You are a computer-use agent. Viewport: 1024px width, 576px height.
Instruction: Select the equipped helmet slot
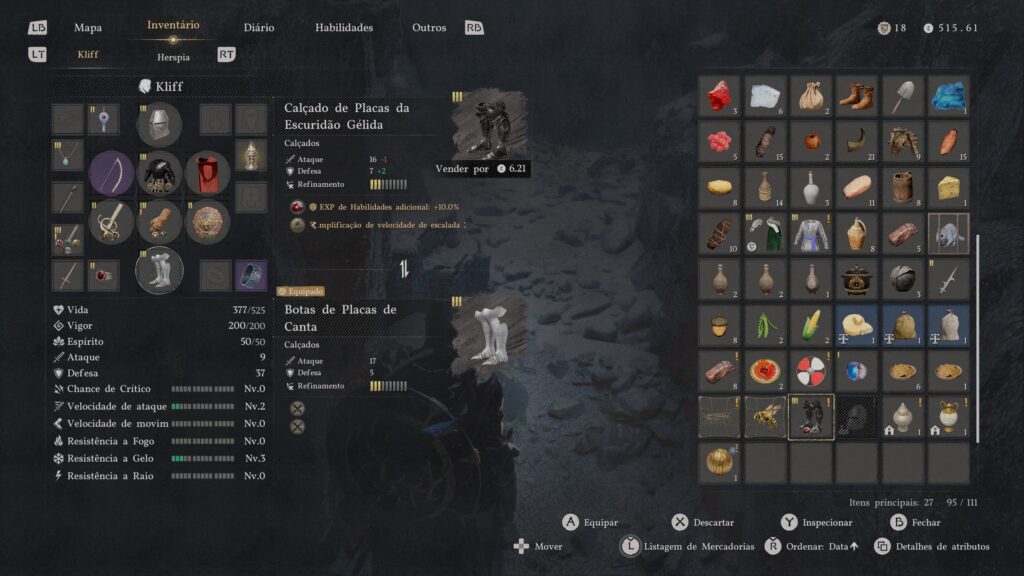click(x=159, y=124)
